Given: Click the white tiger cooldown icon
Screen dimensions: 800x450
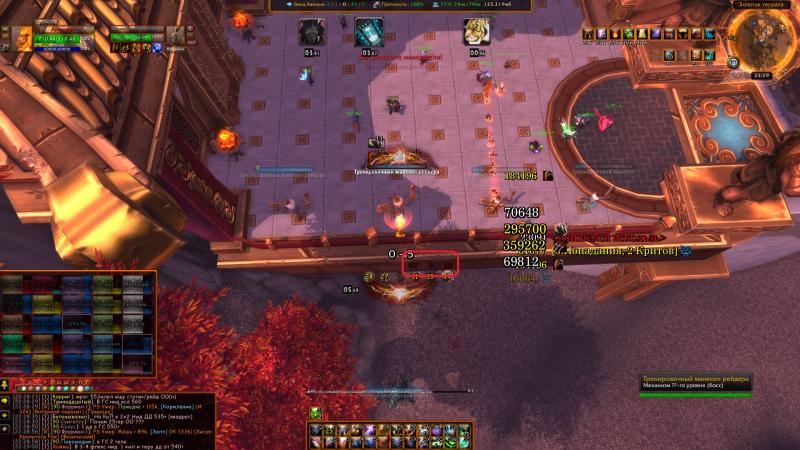Looking at the screenshot, I should pos(474,32).
